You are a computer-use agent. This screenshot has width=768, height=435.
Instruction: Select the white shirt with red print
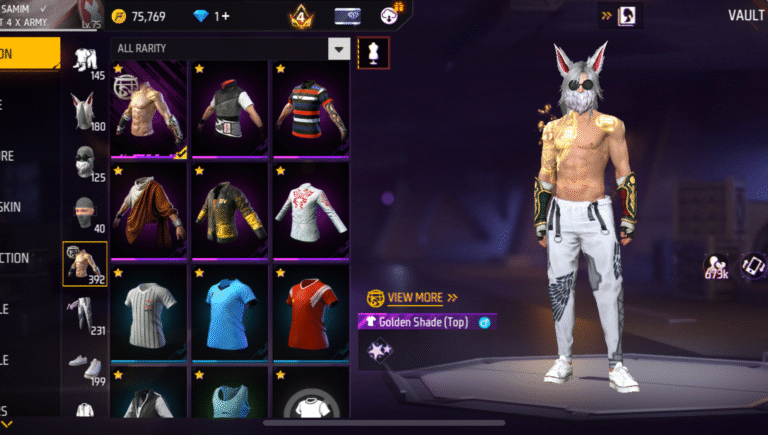[x=310, y=212]
